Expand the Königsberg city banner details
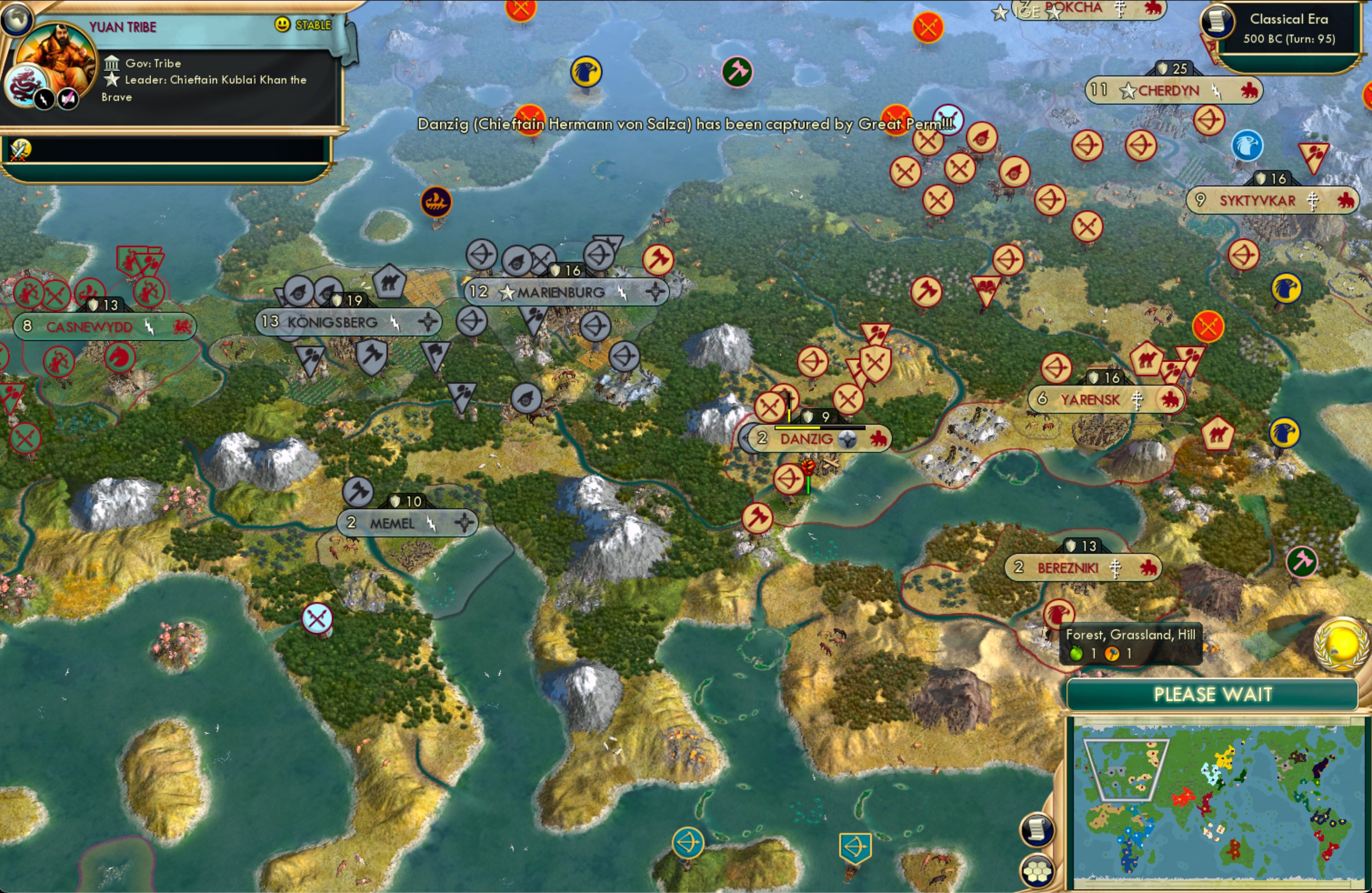The width and height of the screenshot is (1372, 893). (333, 322)
